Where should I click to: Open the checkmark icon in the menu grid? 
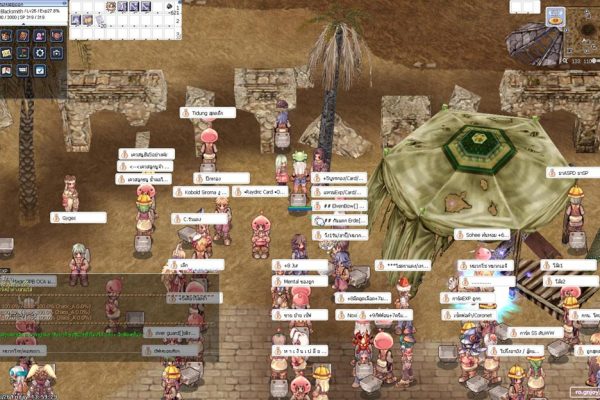click(40, 70)
